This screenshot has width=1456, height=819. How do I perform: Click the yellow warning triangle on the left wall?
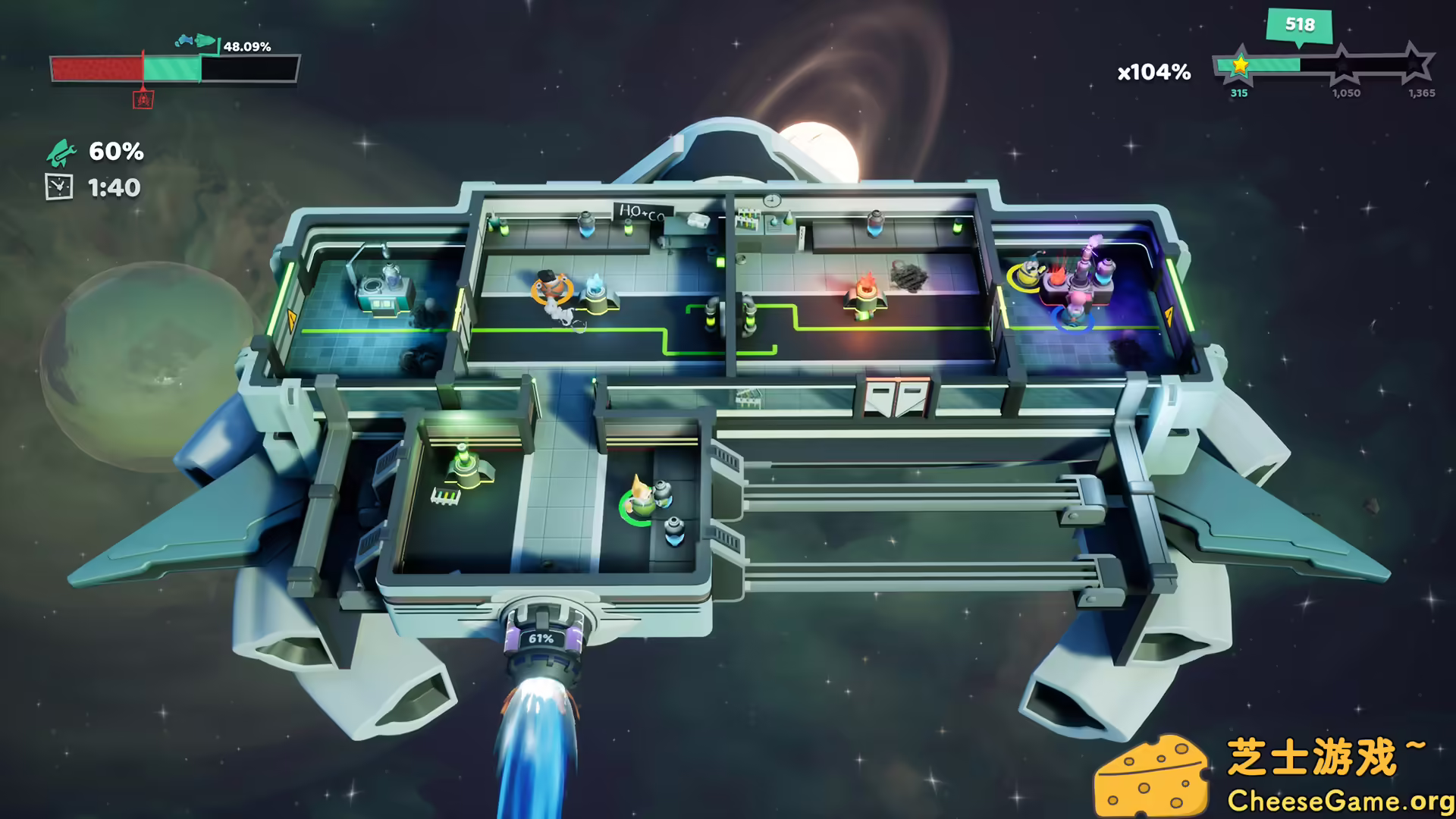coord(292,322)
